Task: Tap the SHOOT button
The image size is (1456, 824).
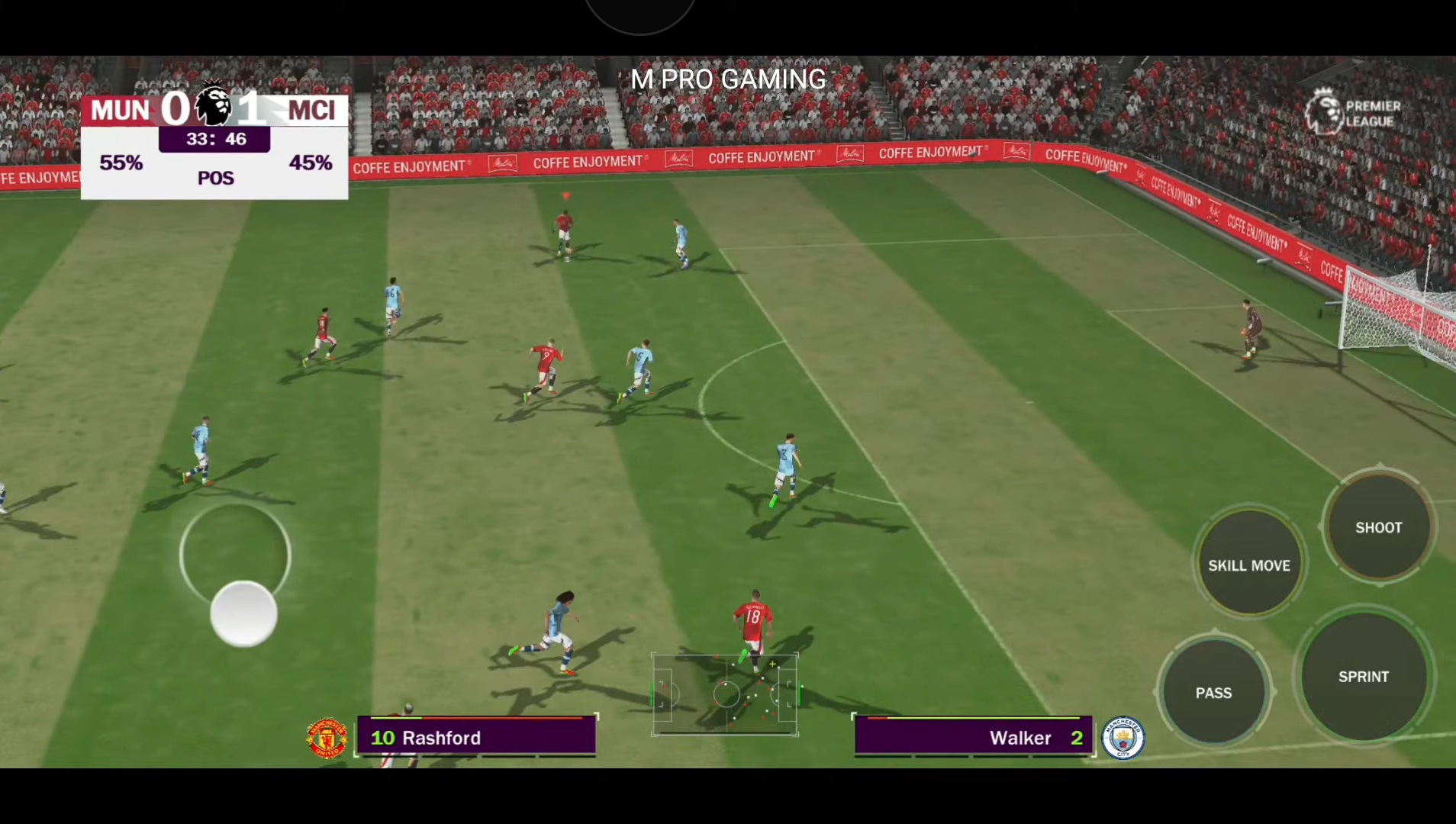Action: [1378, 527]
